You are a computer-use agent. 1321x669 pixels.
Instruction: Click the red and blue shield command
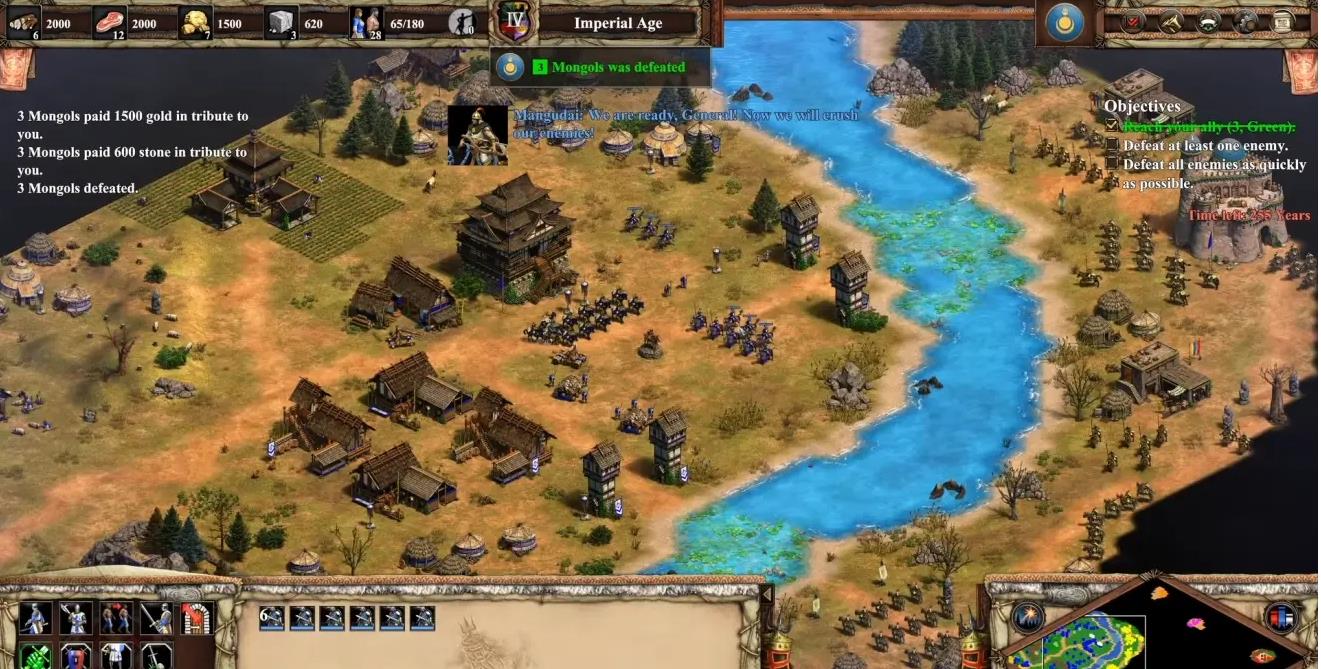75,658
